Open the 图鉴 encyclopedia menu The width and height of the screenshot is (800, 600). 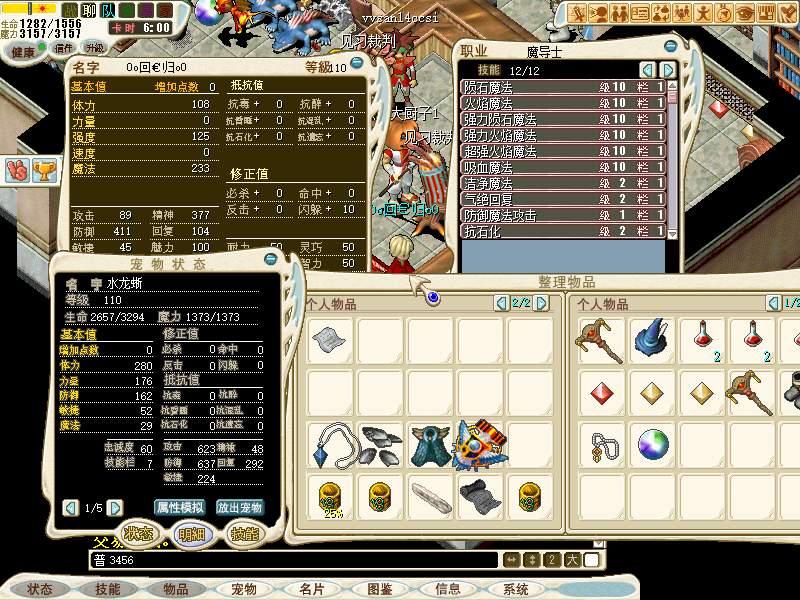pyautogui.click(x=380, y=589)
